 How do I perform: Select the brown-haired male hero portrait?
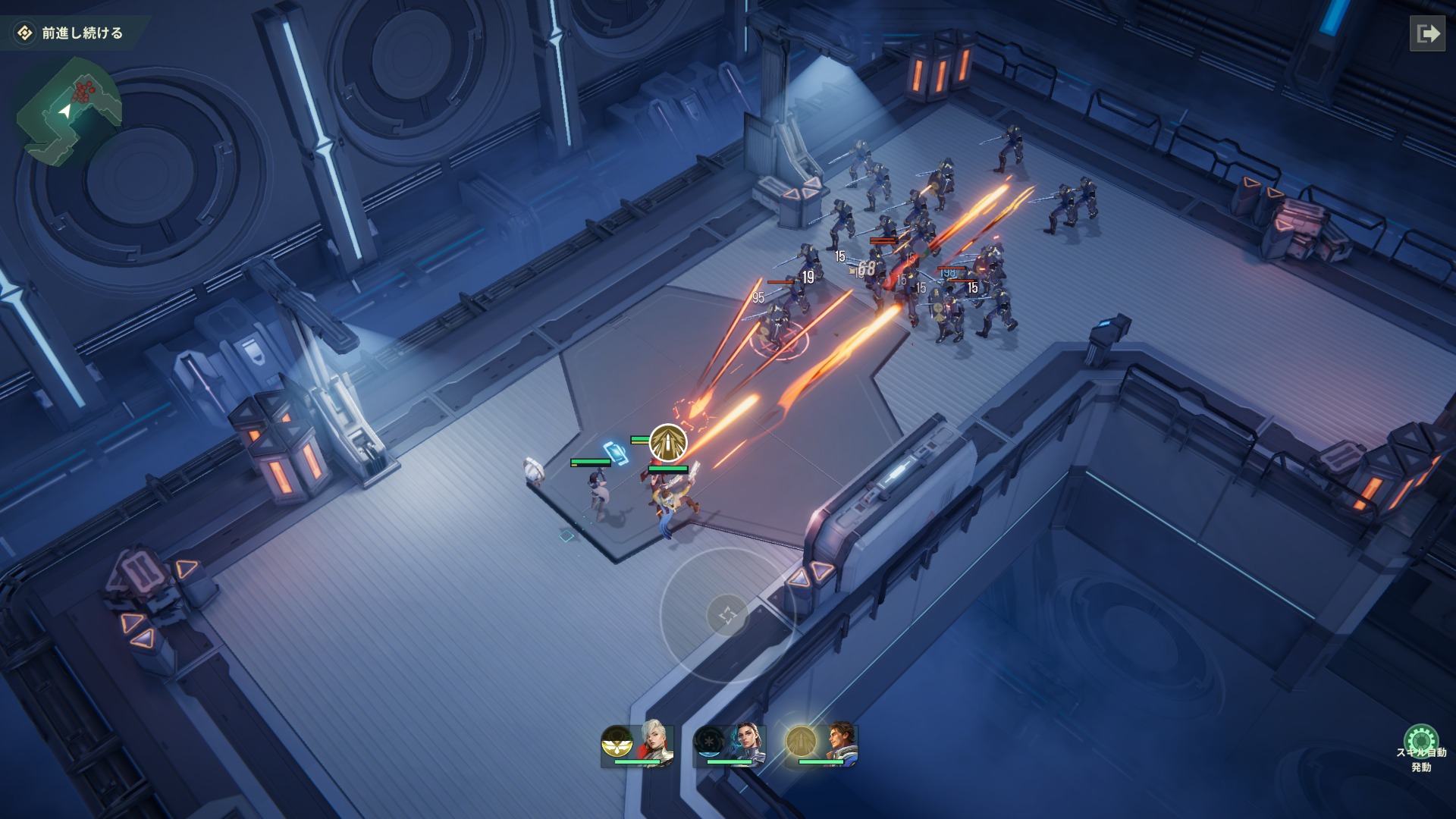tap(839, 742)
